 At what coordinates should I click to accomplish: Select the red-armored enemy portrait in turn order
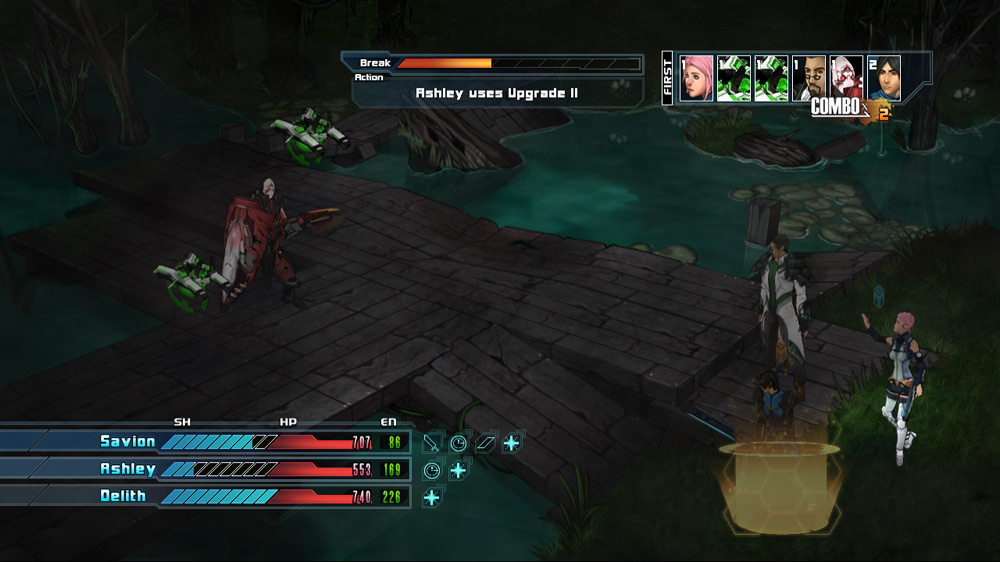point(847,78)
